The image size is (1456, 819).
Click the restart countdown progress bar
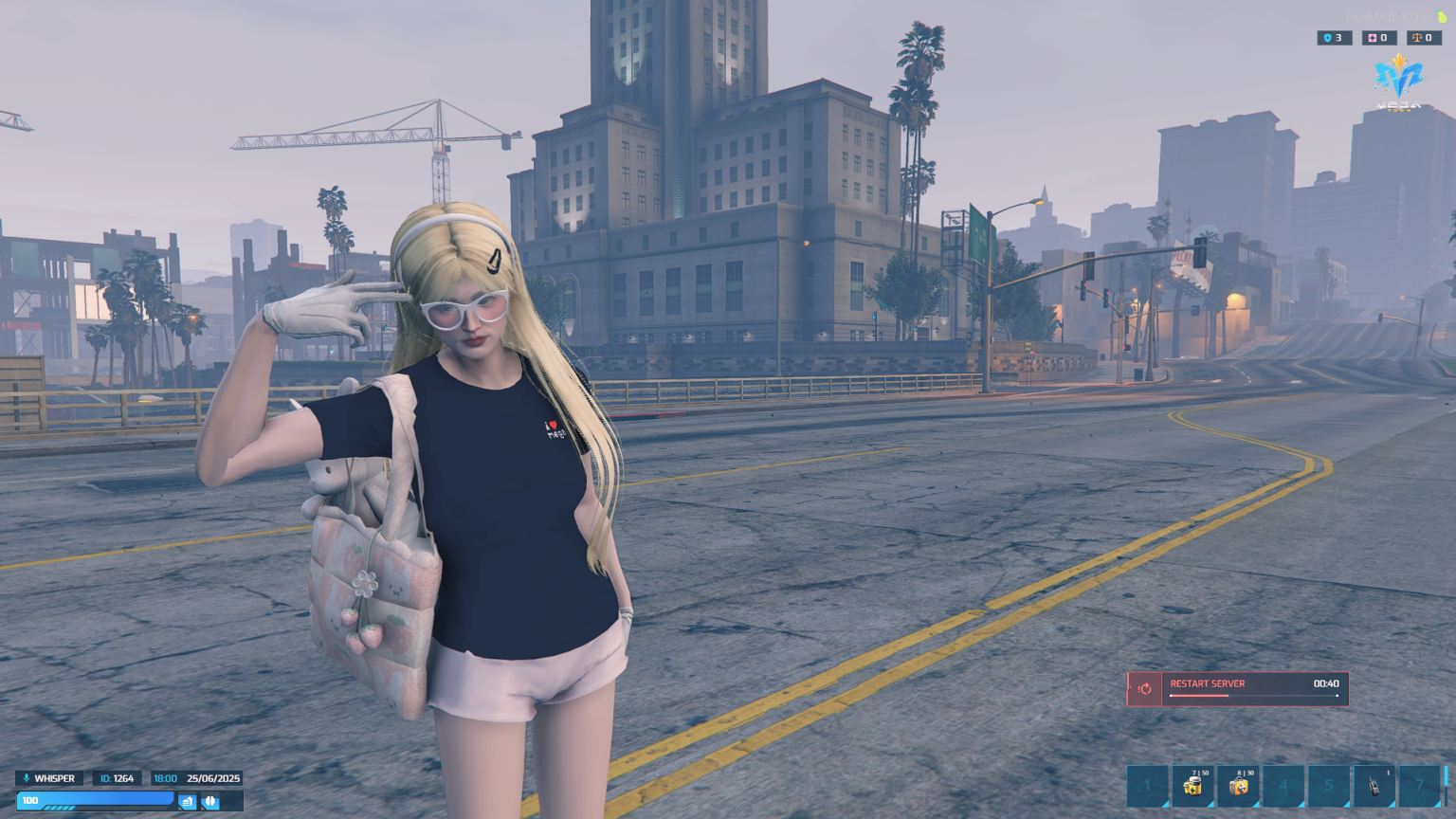pyautogui.click(x=1251, y=696)
